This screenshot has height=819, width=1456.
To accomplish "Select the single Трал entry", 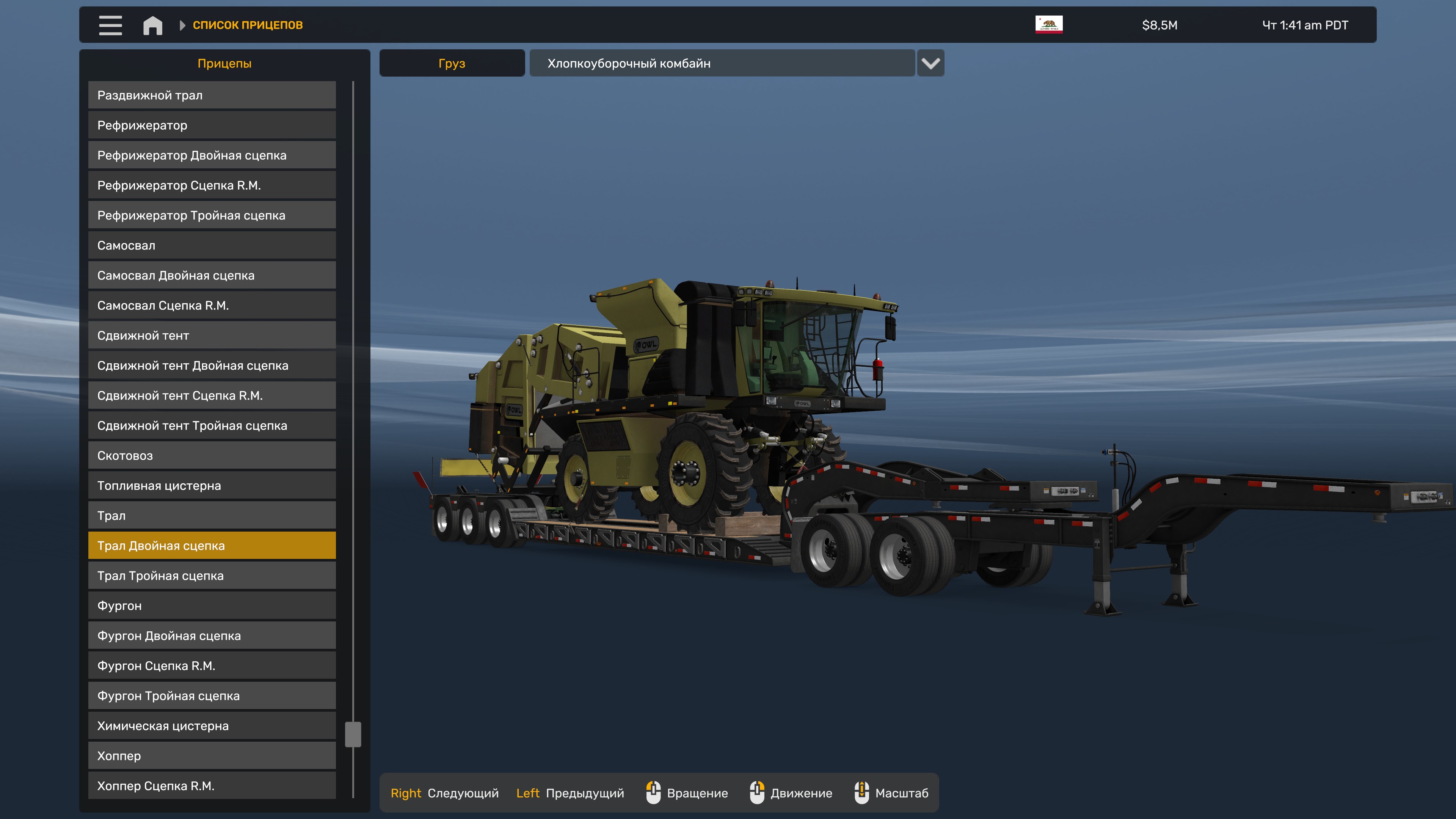I will (212, 516).
